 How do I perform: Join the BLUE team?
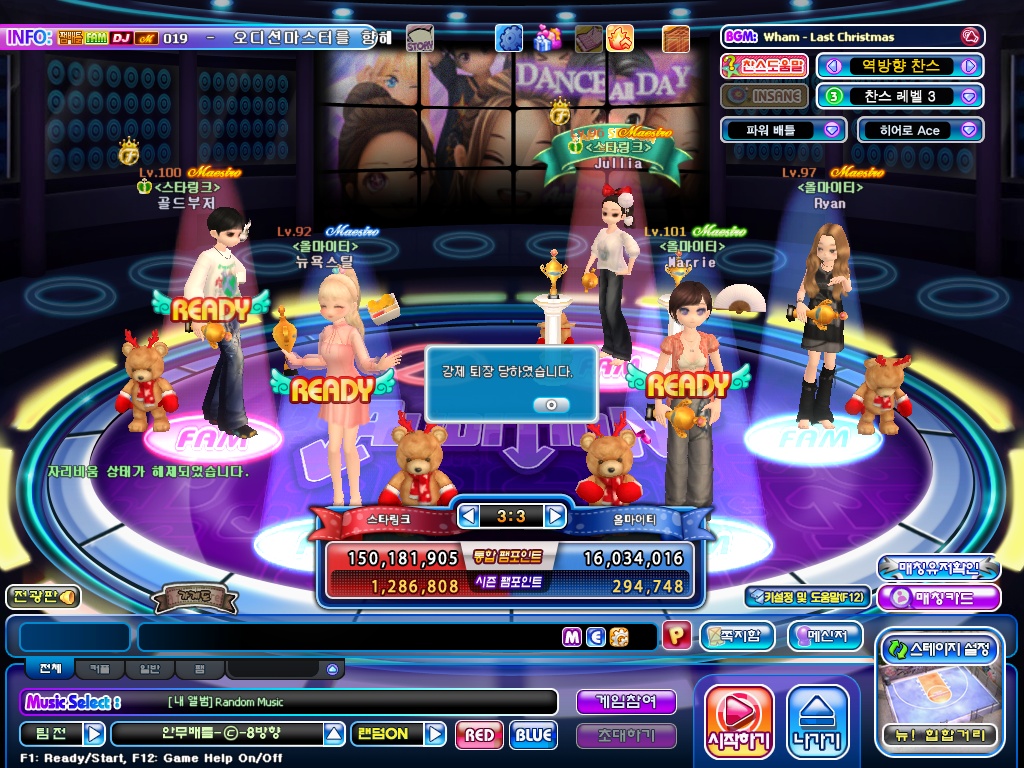click(533, 735)
